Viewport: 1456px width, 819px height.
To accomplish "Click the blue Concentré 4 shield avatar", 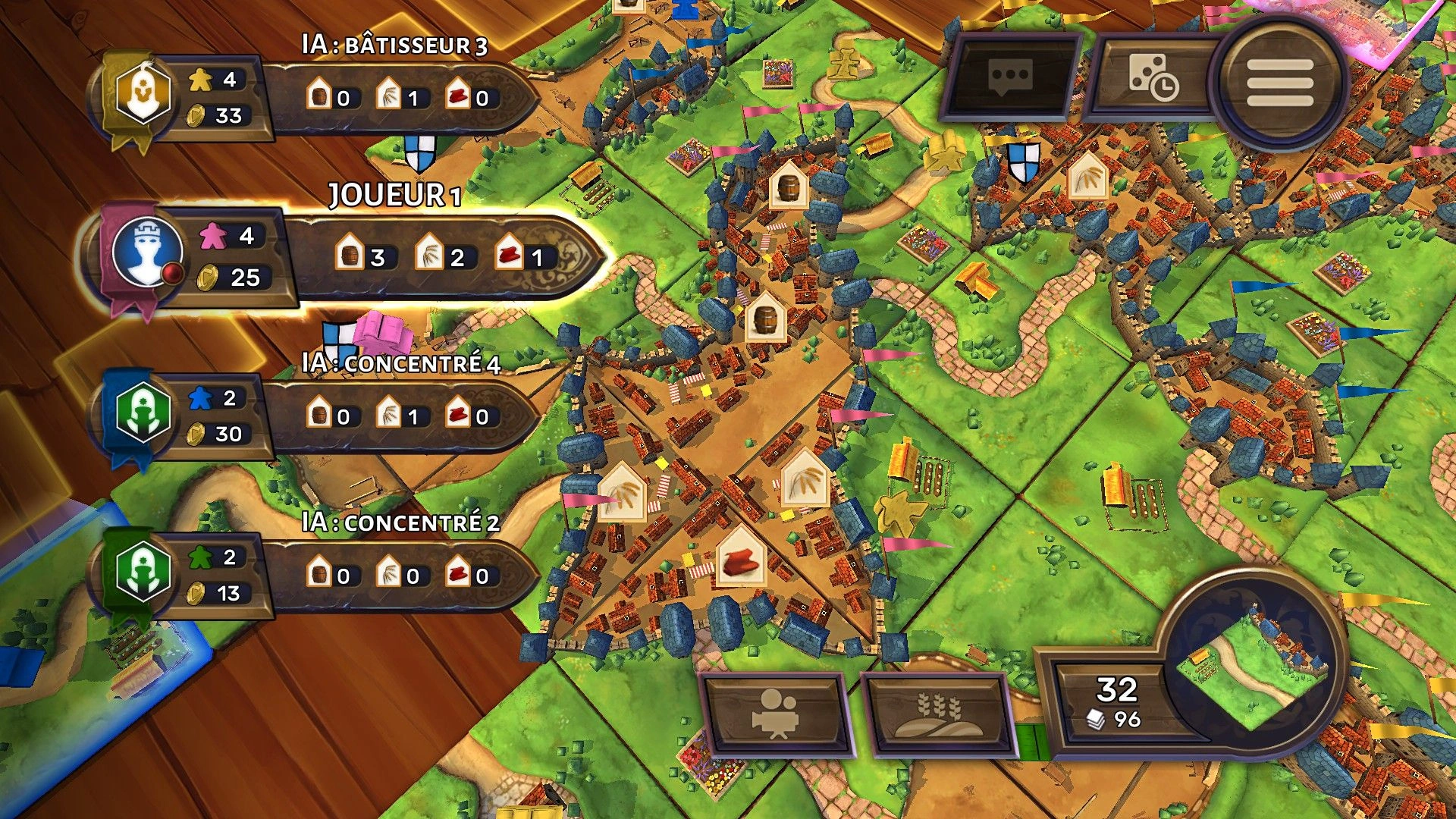I will [x=142, y=414].
